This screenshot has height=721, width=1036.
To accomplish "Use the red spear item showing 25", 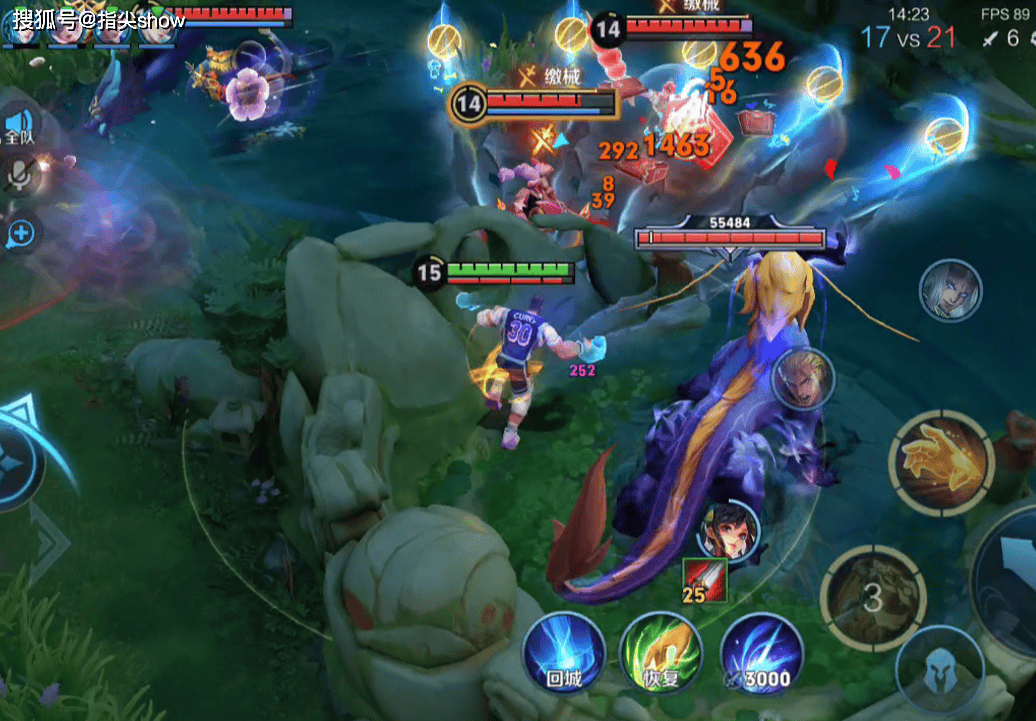I will 705,581.
